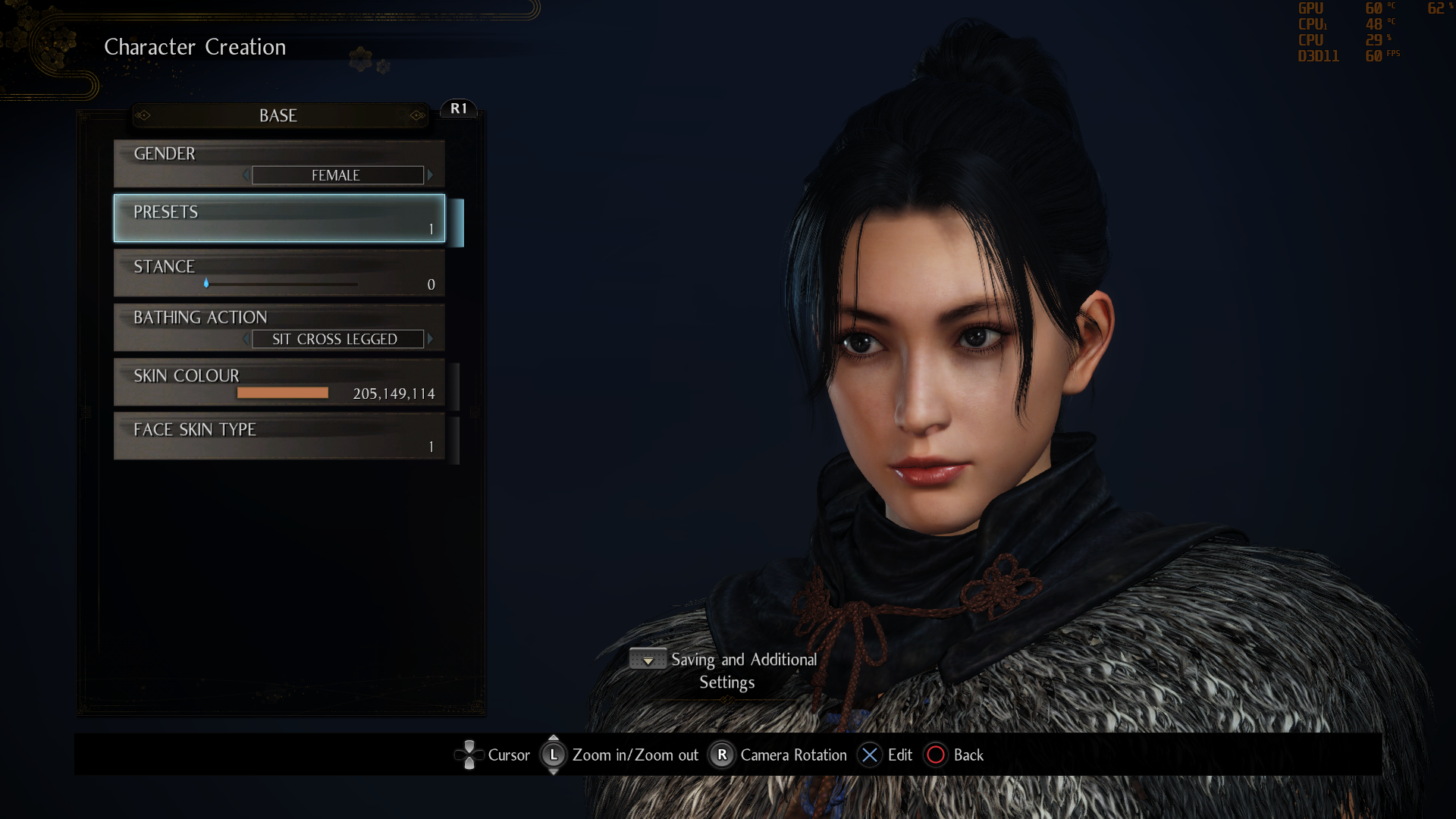Click the down-arrow Saving and Additional Settings icon

(647, 659)
